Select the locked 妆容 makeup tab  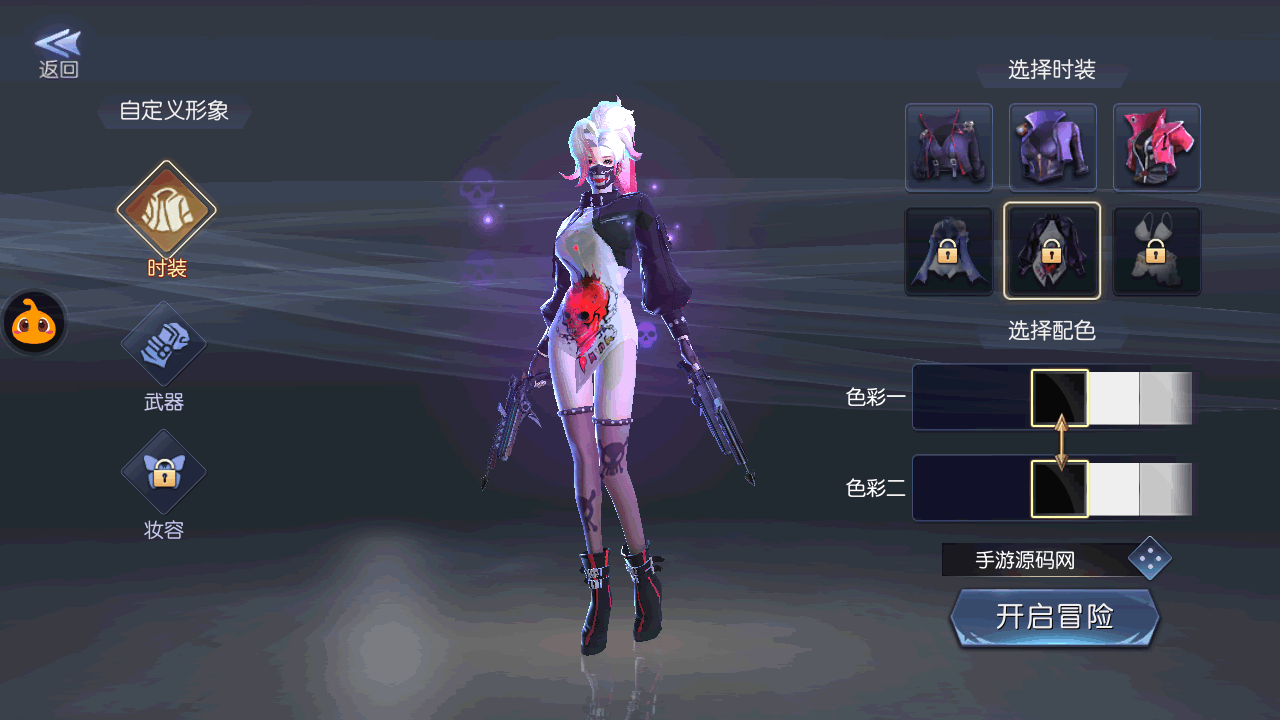click(x=163, y=473)
